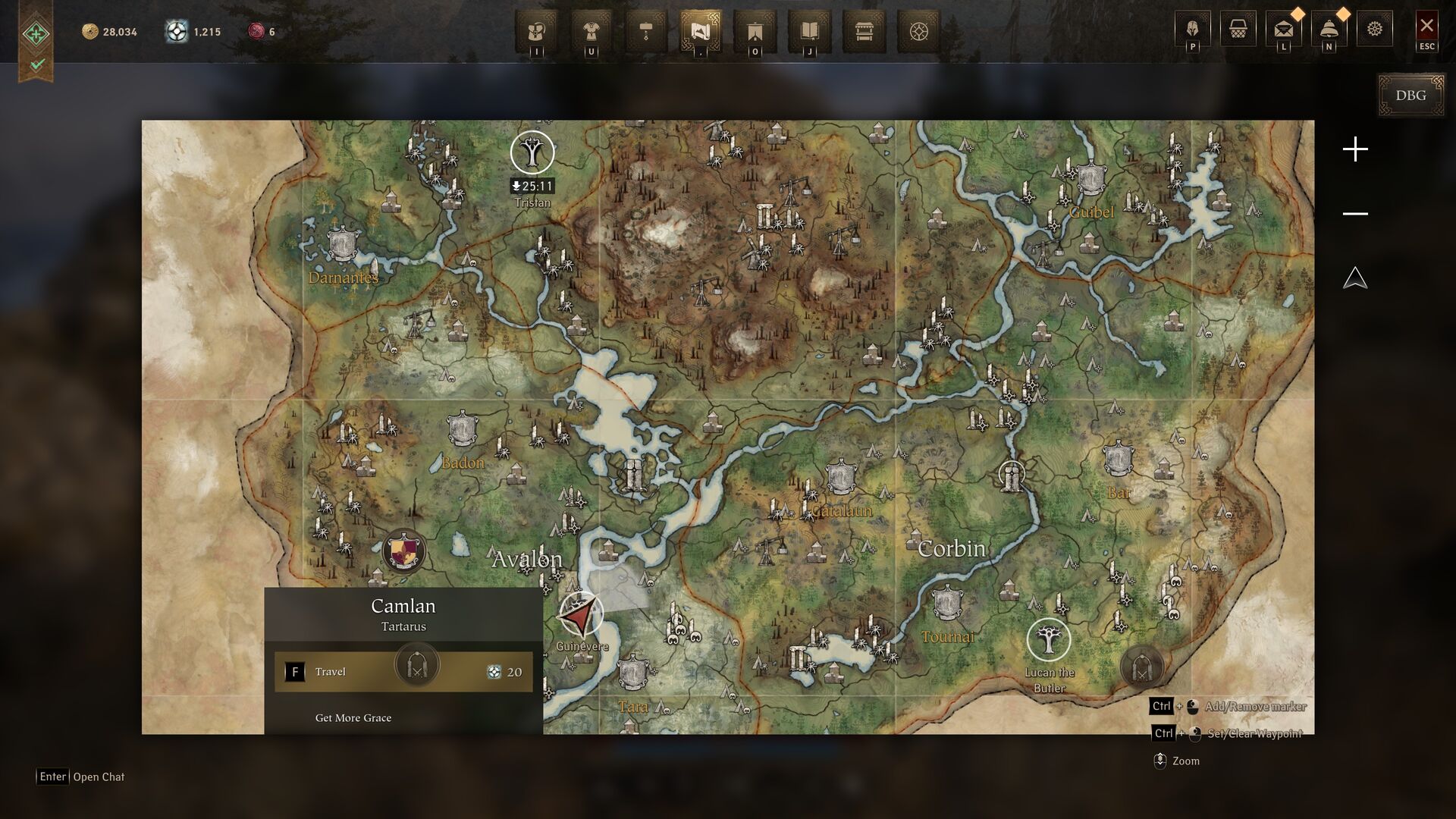Travel to Camlan for 20 grace
Viewport: 1456px width, 819px height.
[403, 672]
